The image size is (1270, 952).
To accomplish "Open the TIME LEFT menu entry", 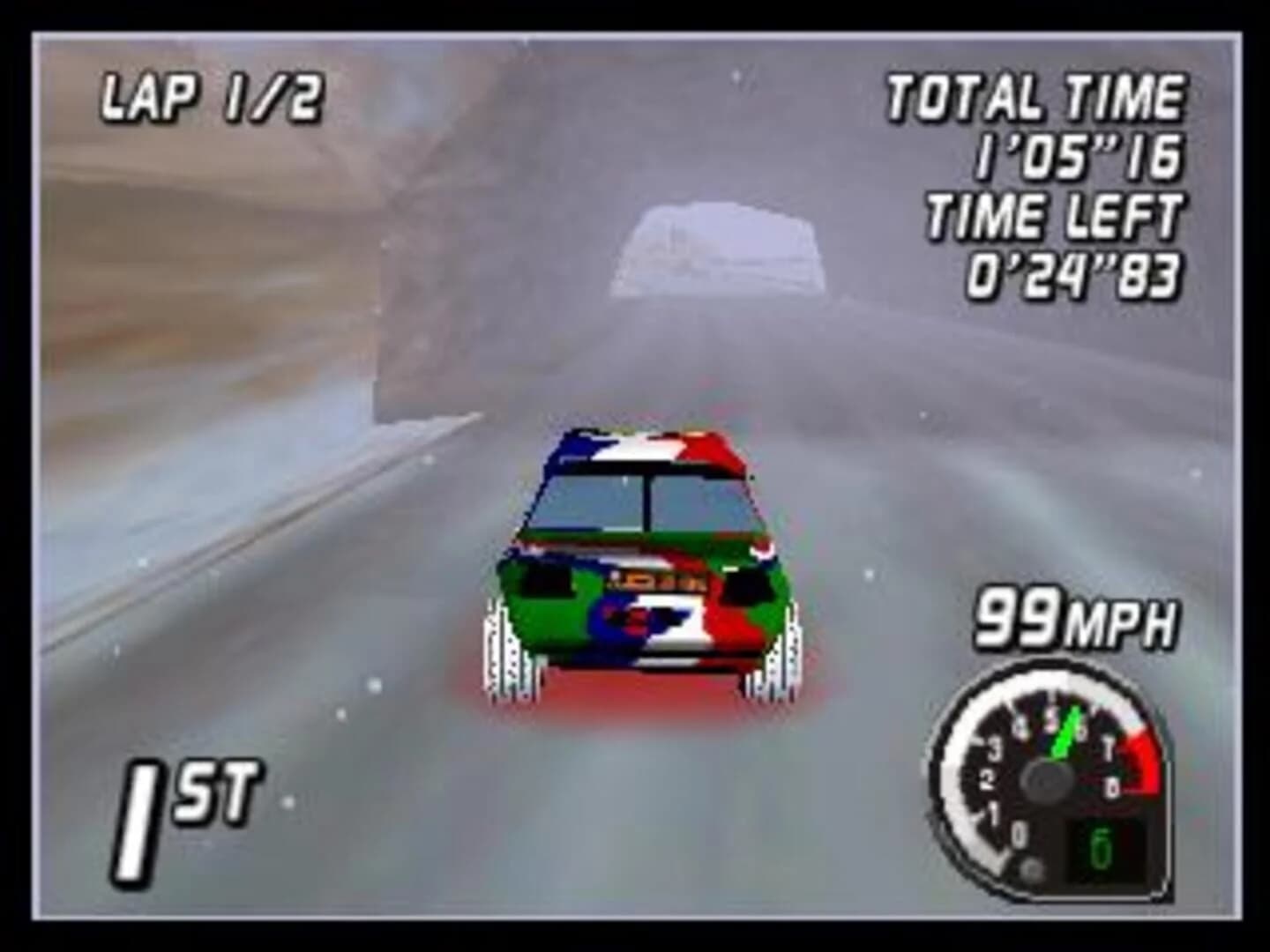I will pyautogui.click(x=1056, y=216).
